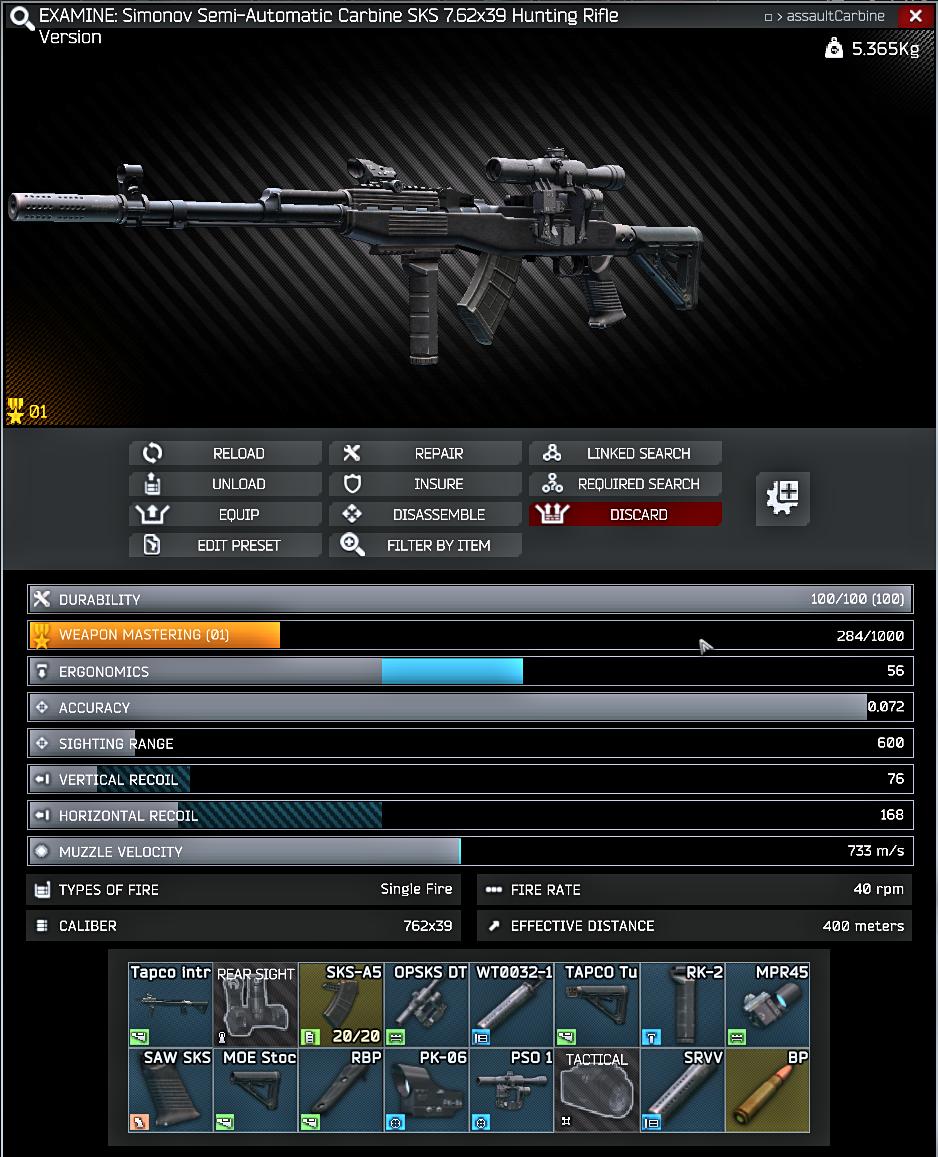Reload the SKS carbine
This screenshot has width=938, height=1157.
point(226,453)
